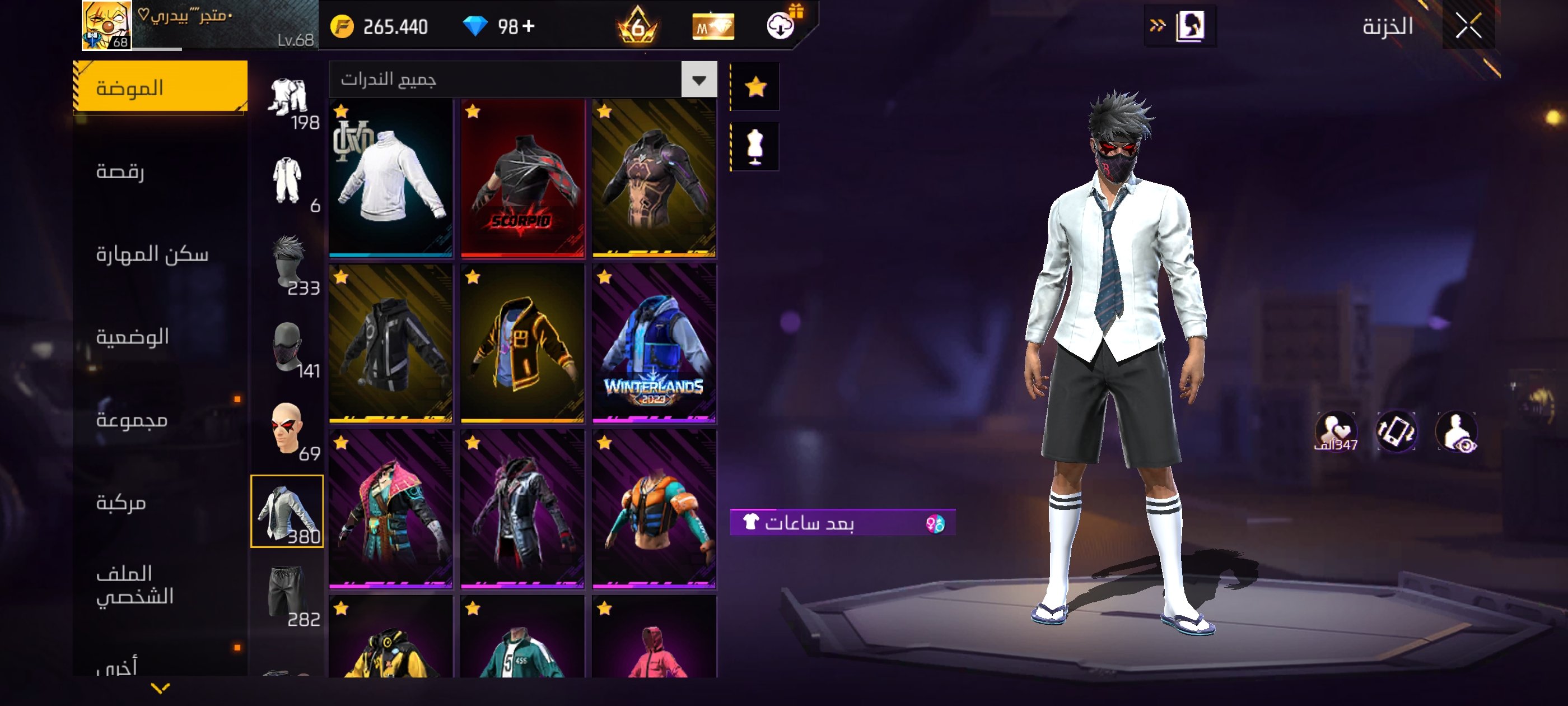Open the الموضة fashion tab

coord(160,87)
